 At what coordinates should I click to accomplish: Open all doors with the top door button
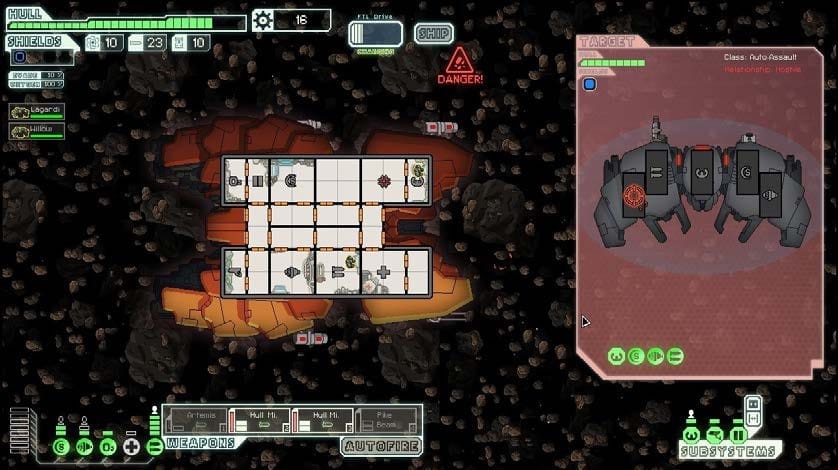tap(754, 403)
